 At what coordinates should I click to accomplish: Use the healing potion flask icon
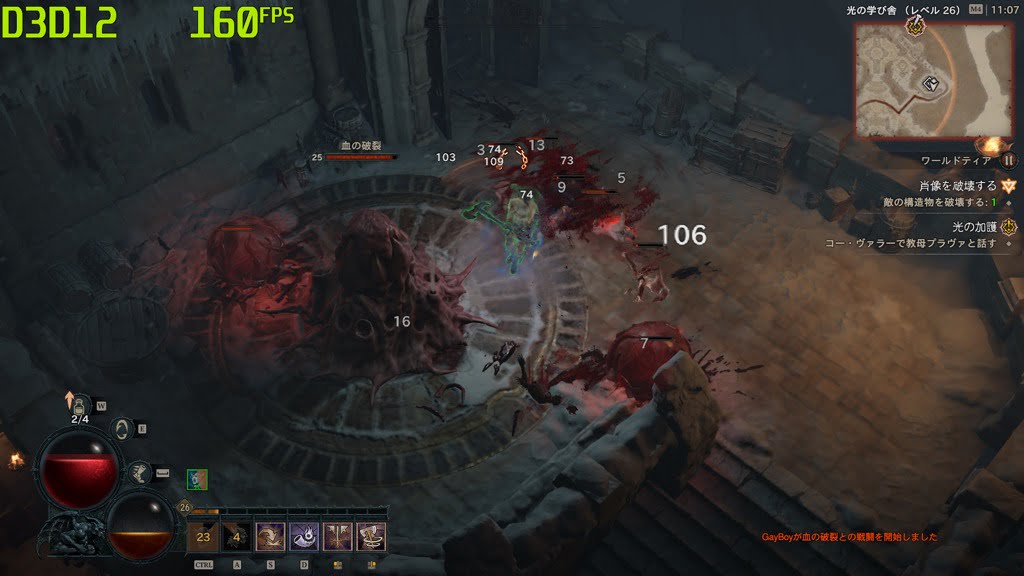pos(80,403)
